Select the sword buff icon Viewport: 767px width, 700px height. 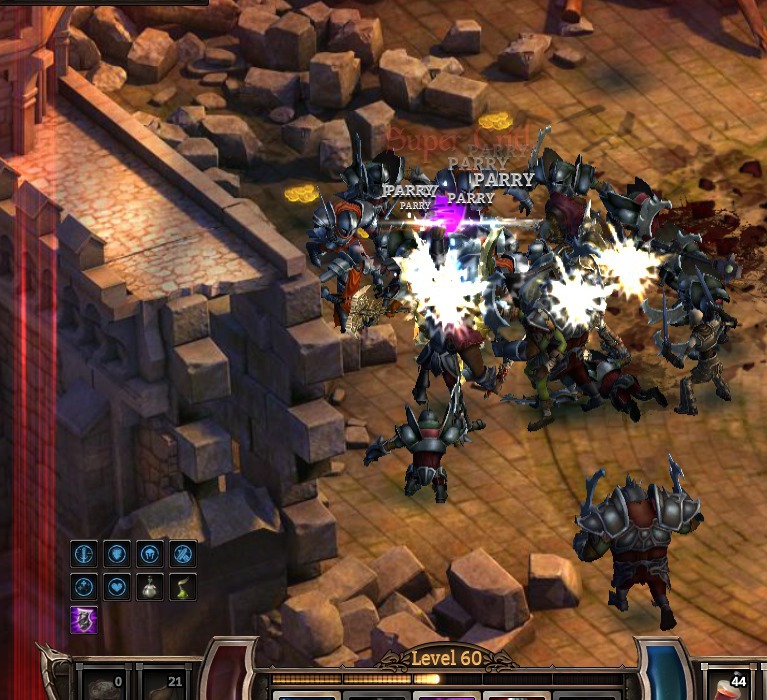click(x=84, y=553)
